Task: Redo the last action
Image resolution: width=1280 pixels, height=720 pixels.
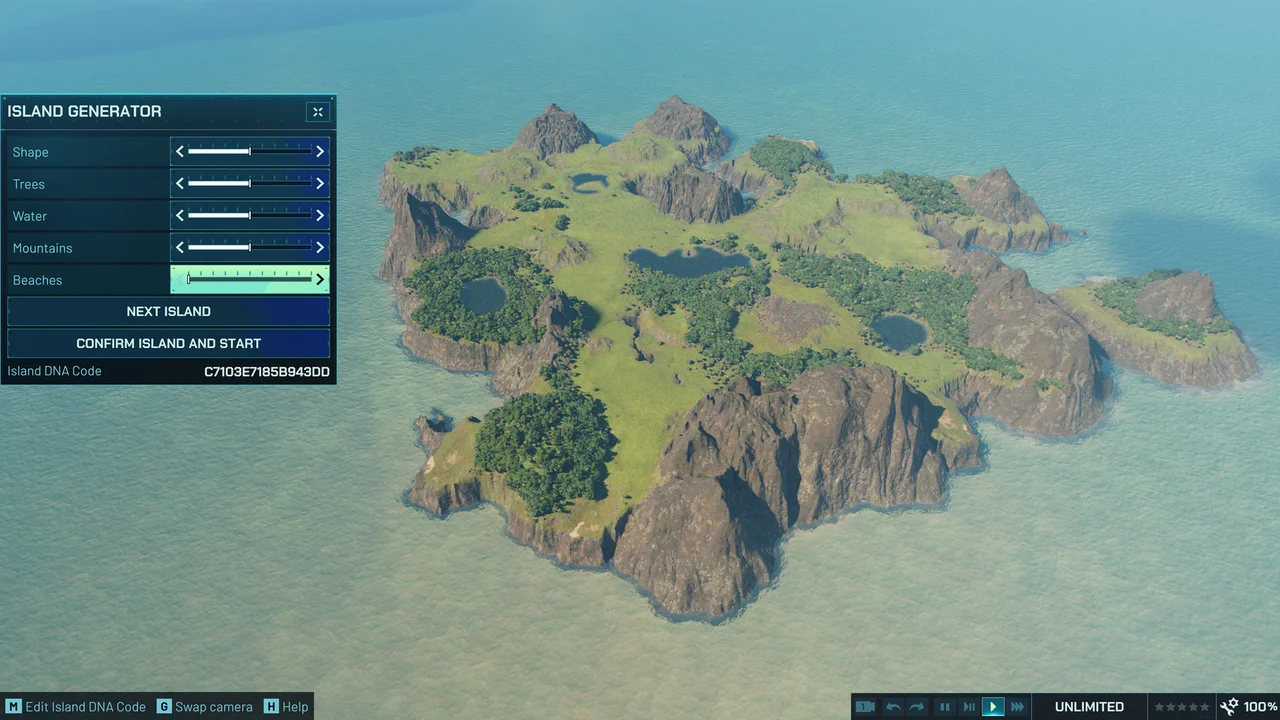Action: point(917,706)
